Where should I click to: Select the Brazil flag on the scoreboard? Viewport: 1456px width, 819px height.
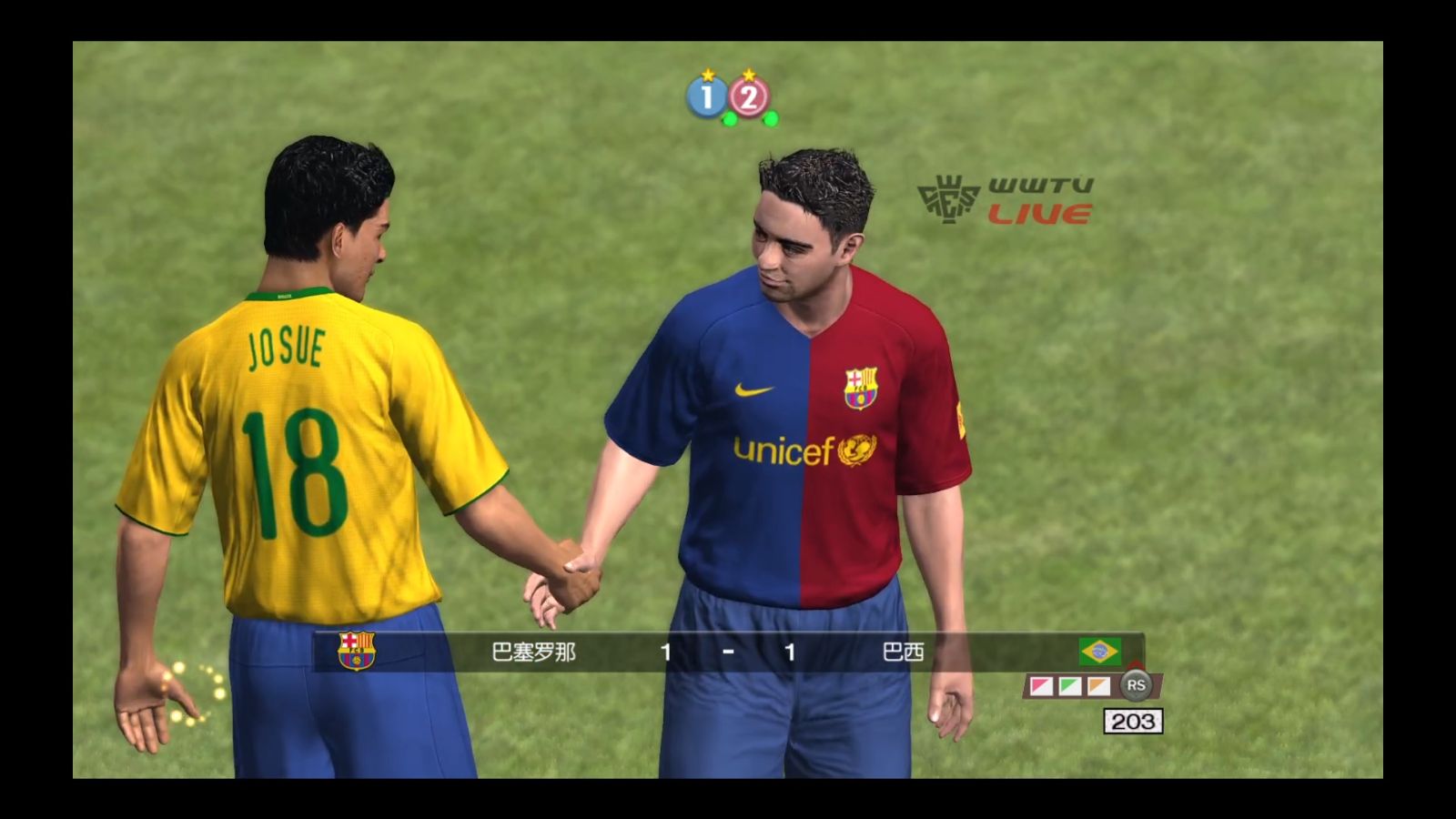tap(1099, 652)
